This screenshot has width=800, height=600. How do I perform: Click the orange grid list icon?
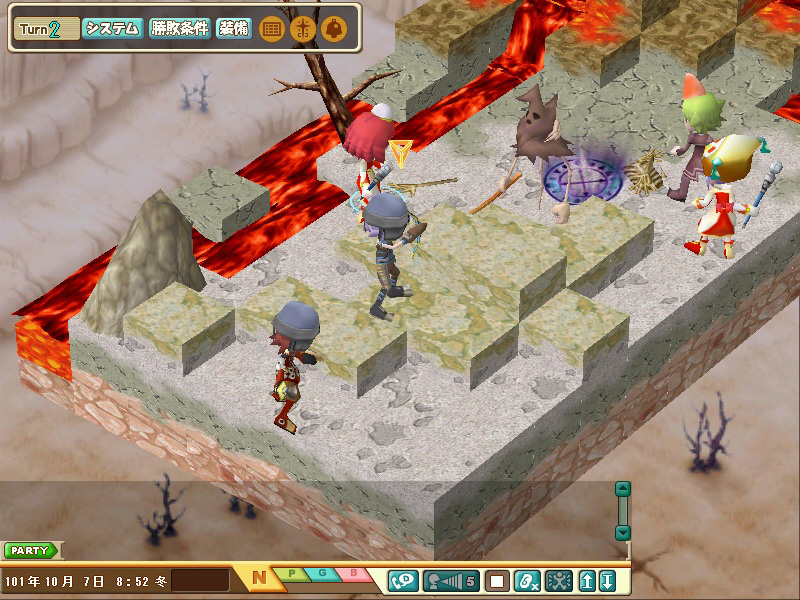pyautogui.click(x=270, y=29)
